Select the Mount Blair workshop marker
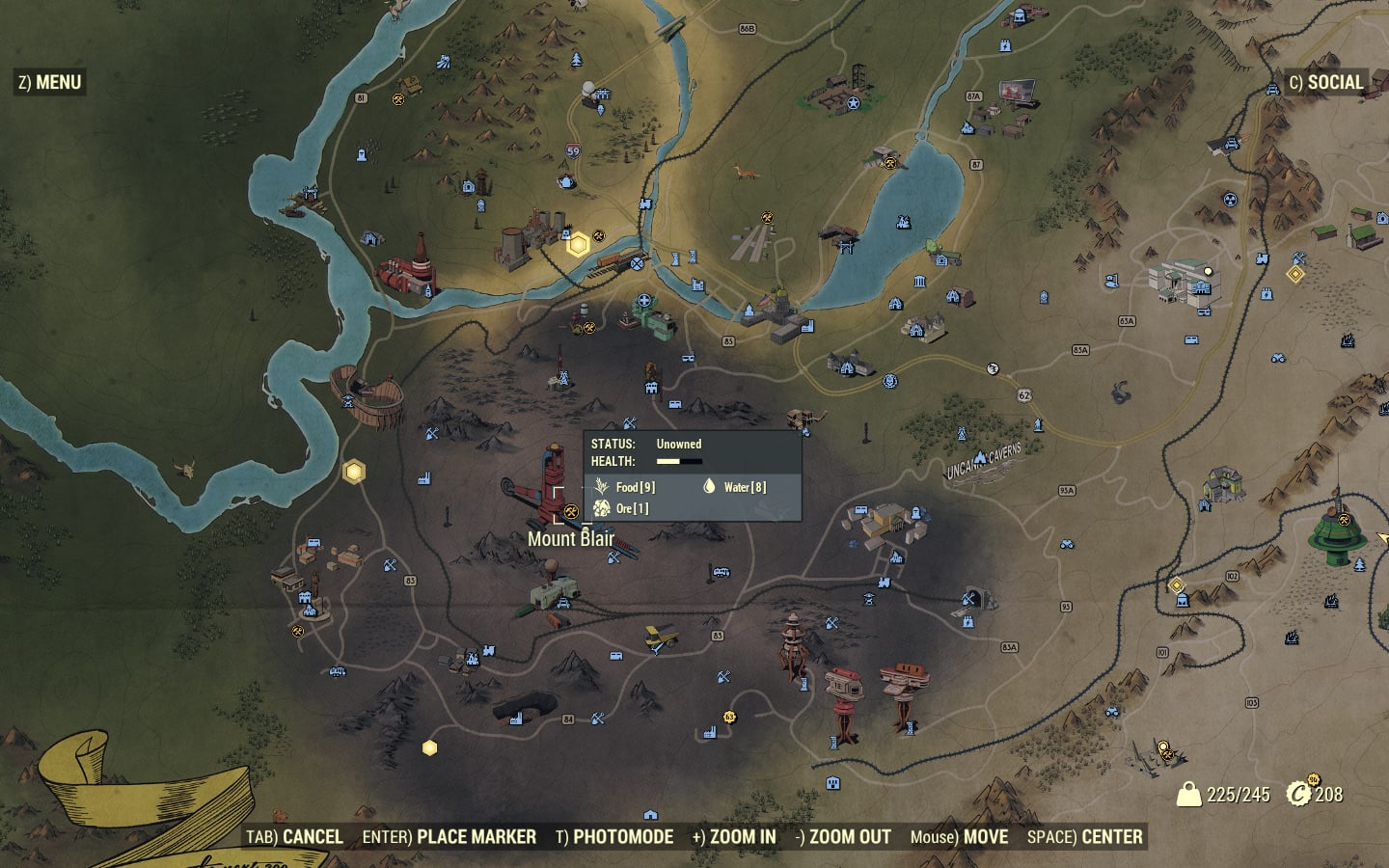1389x868 pixels. (x=570, y=510)
